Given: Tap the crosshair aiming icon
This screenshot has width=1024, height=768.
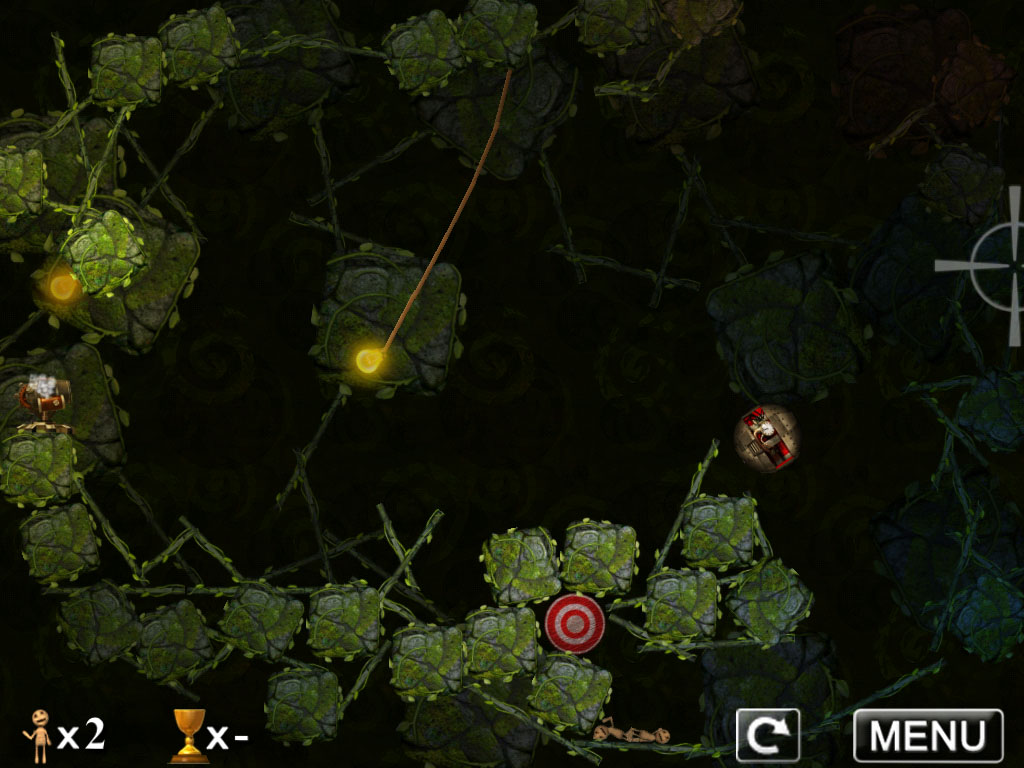Looking at the screenshot, I should pos(996,265).
